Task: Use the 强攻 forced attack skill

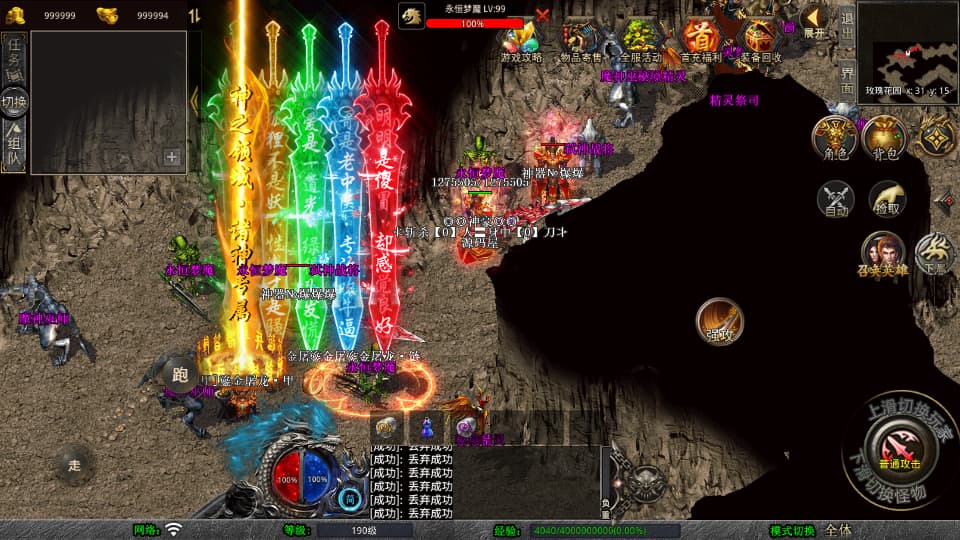Action: click(x=720, y=321)
